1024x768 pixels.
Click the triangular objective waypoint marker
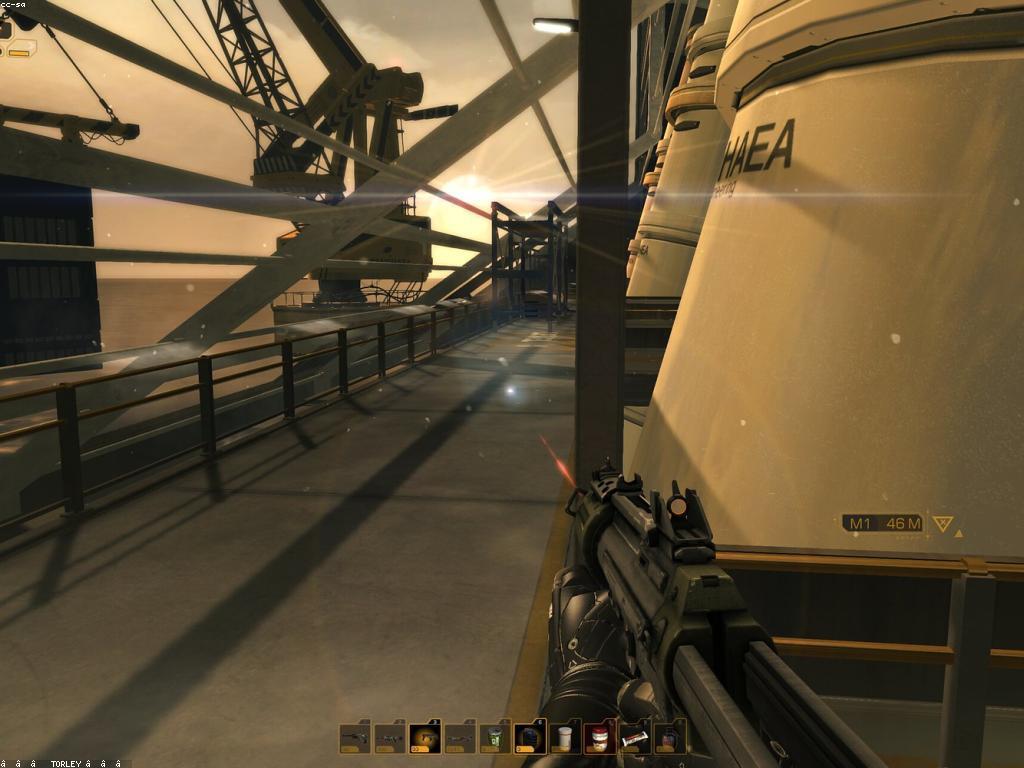click(942, 523)
